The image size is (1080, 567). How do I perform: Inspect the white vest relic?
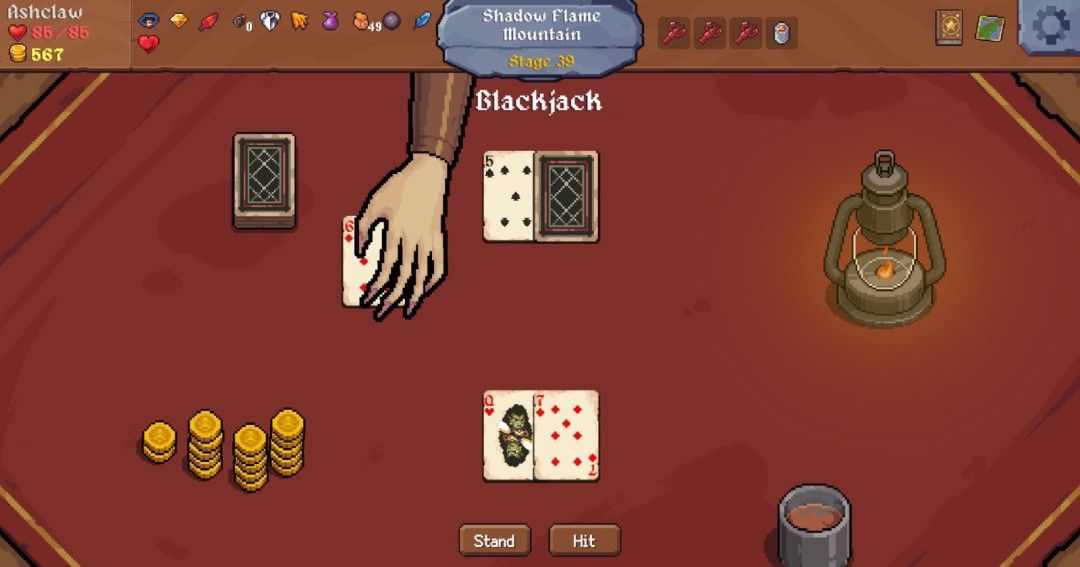point(270,21)
